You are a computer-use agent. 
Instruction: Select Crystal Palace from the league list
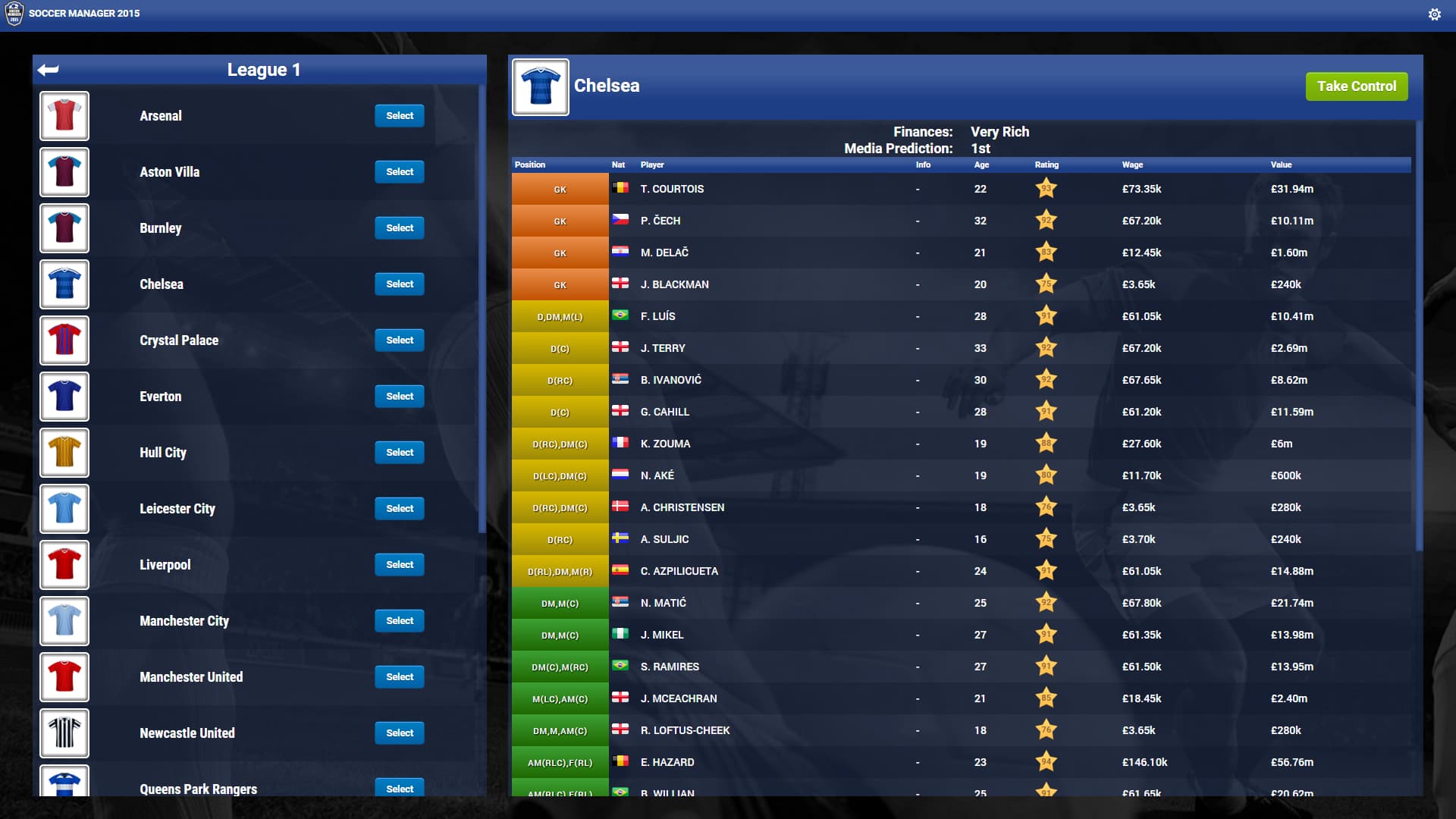tap(400, 340)
